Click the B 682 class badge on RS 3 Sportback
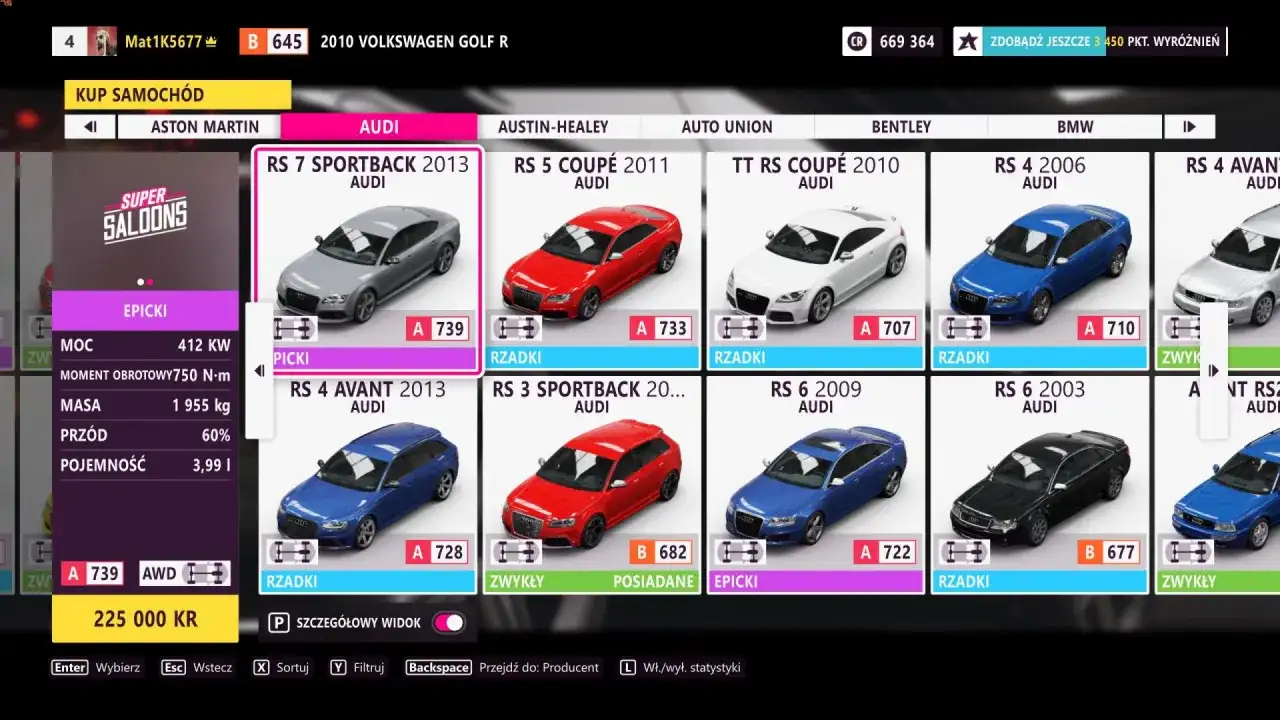The width and height of the screenshot is (1280, 720). coord(661,551)
